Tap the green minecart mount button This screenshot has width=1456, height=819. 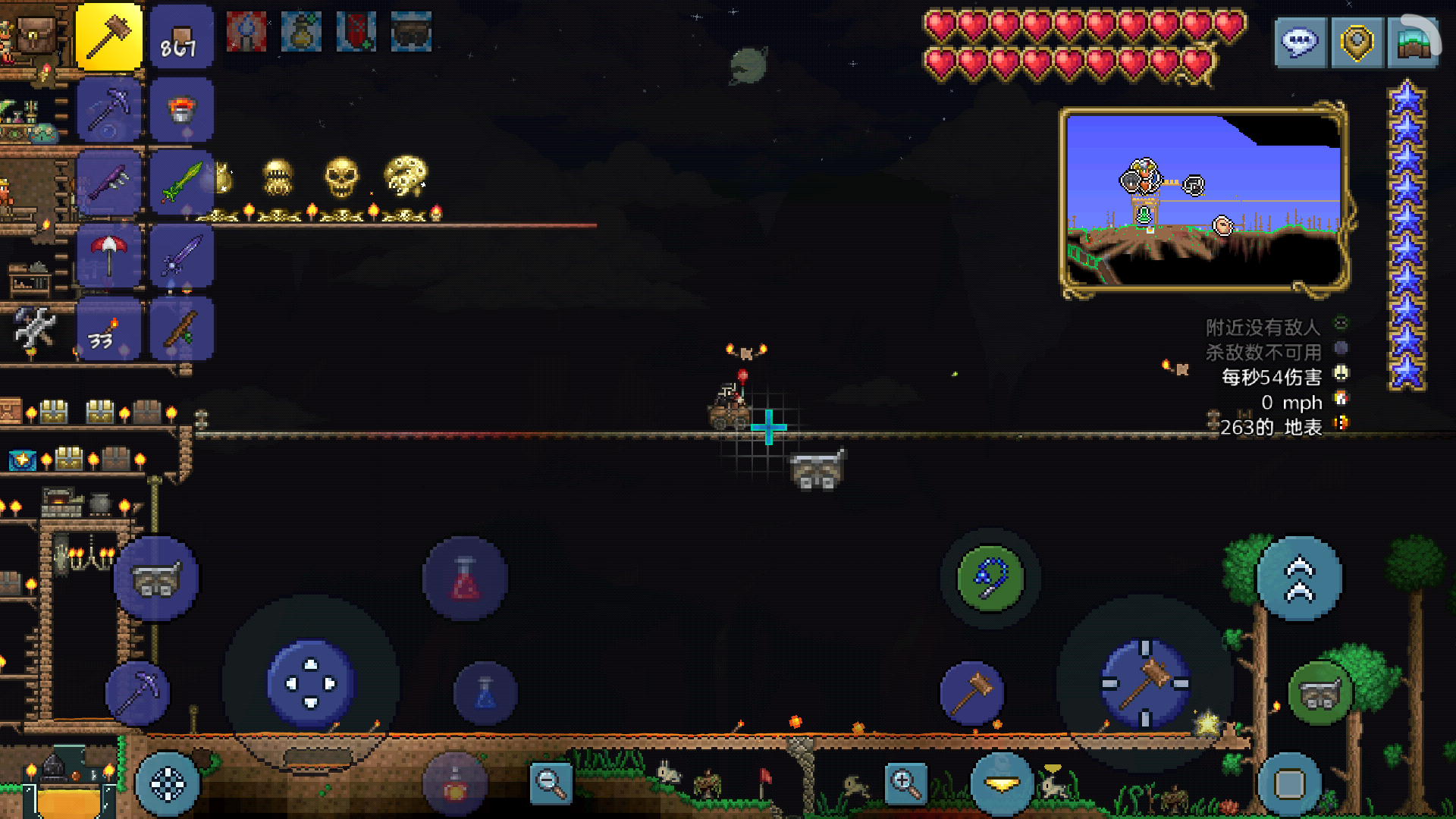coord(1320,693)
